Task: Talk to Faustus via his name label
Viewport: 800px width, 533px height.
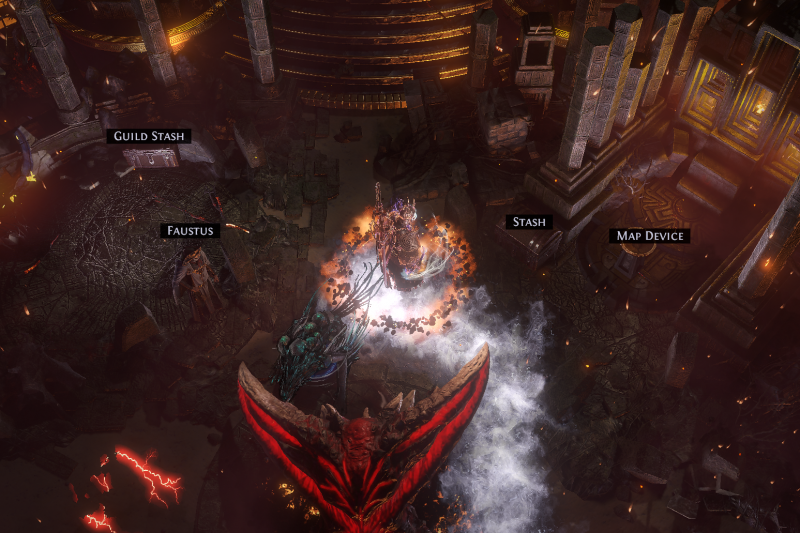Action: [x=190, y=231]
